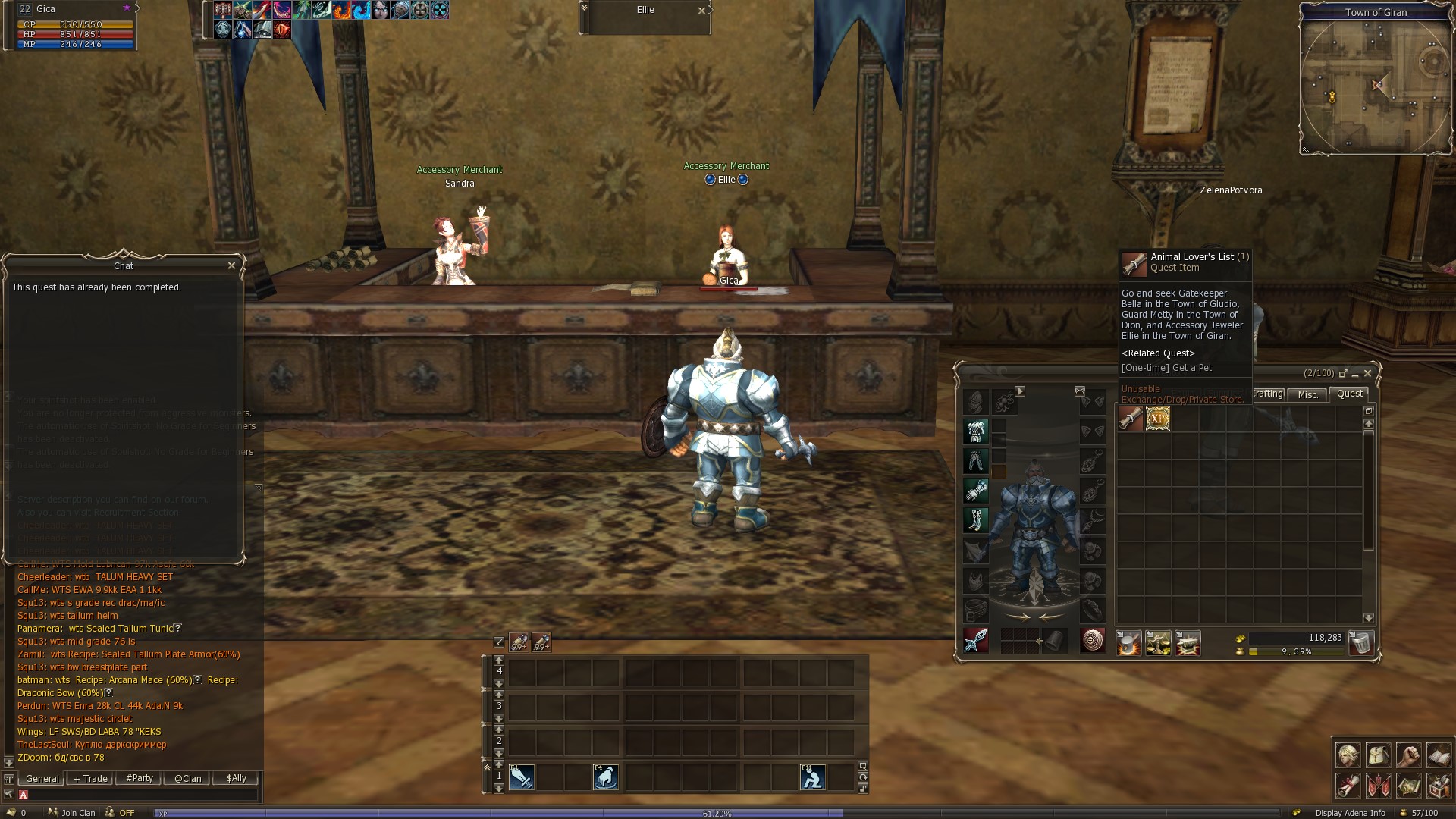
Task: Focus the chat message input field
Action: point(140,795)
